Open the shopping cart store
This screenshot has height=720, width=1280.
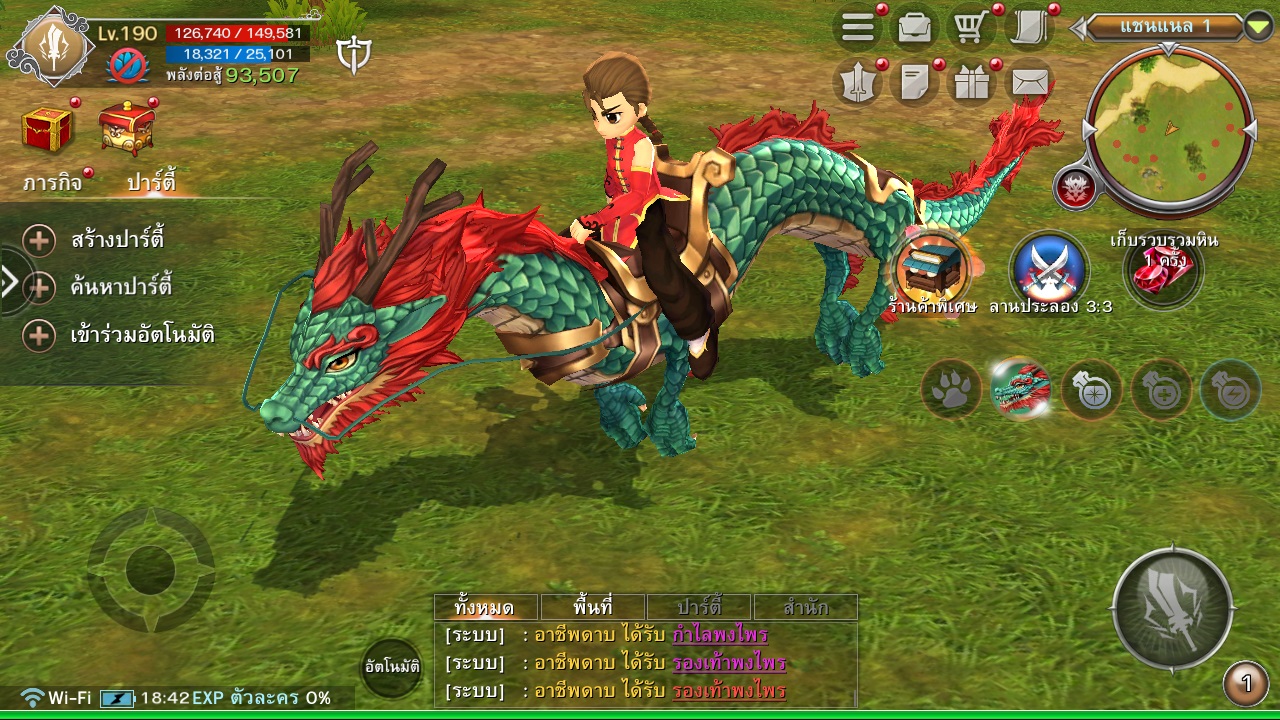point(970,28)
